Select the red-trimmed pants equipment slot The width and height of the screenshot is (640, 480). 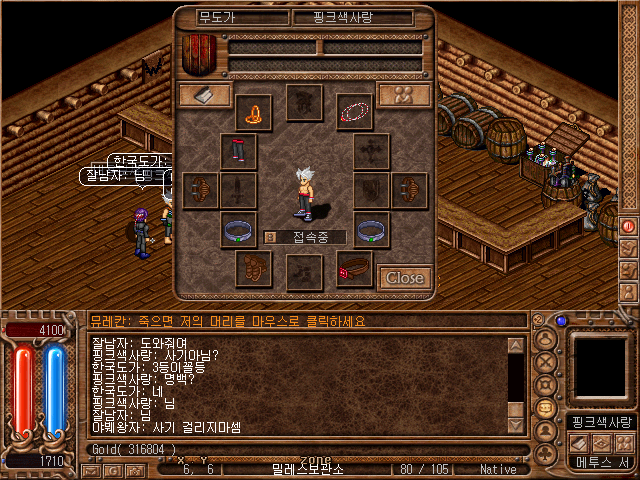tap(238, 151)
